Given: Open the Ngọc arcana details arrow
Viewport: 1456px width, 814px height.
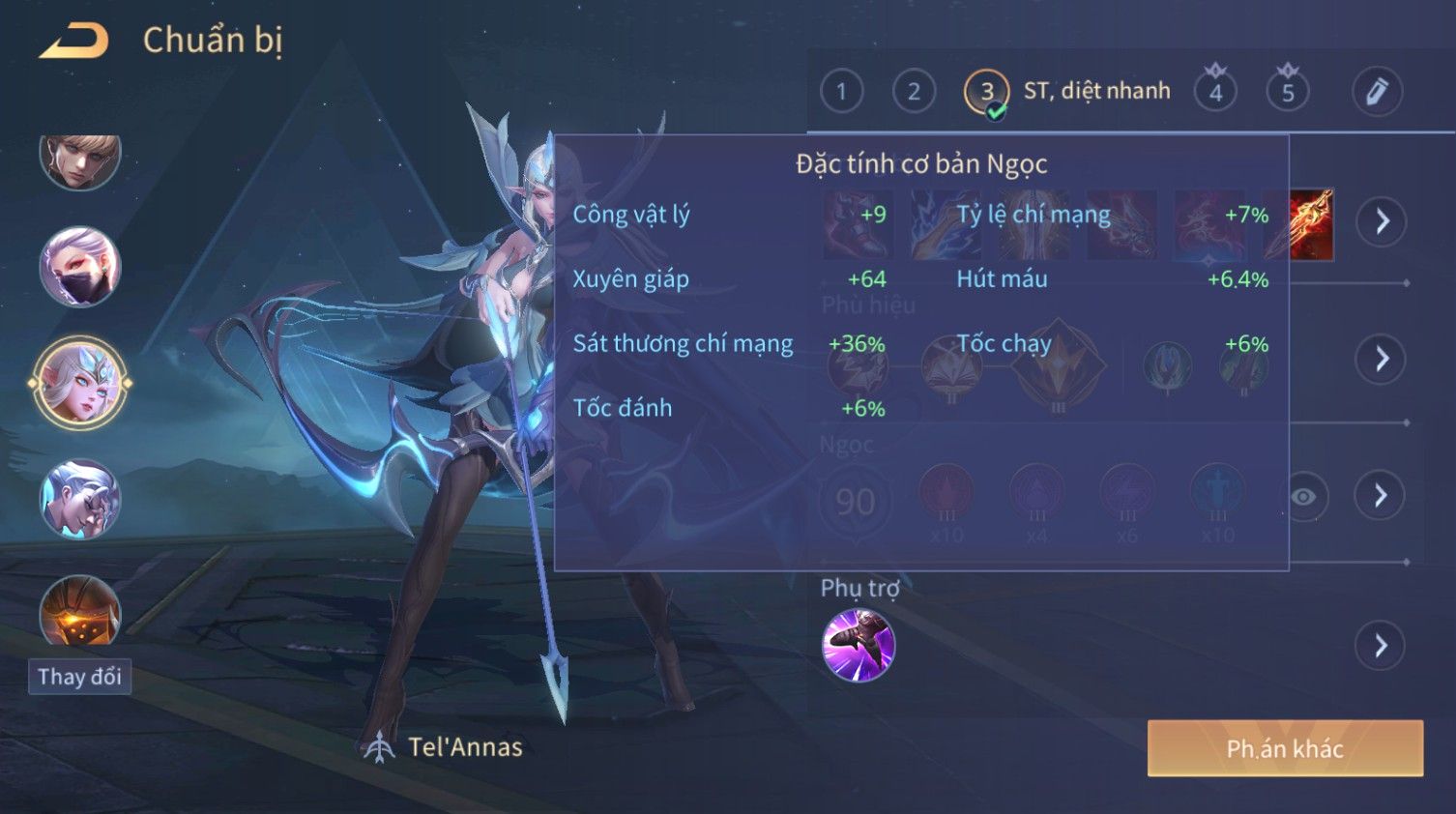Looking at the screenshot, I should click(x=1382, y=496).
